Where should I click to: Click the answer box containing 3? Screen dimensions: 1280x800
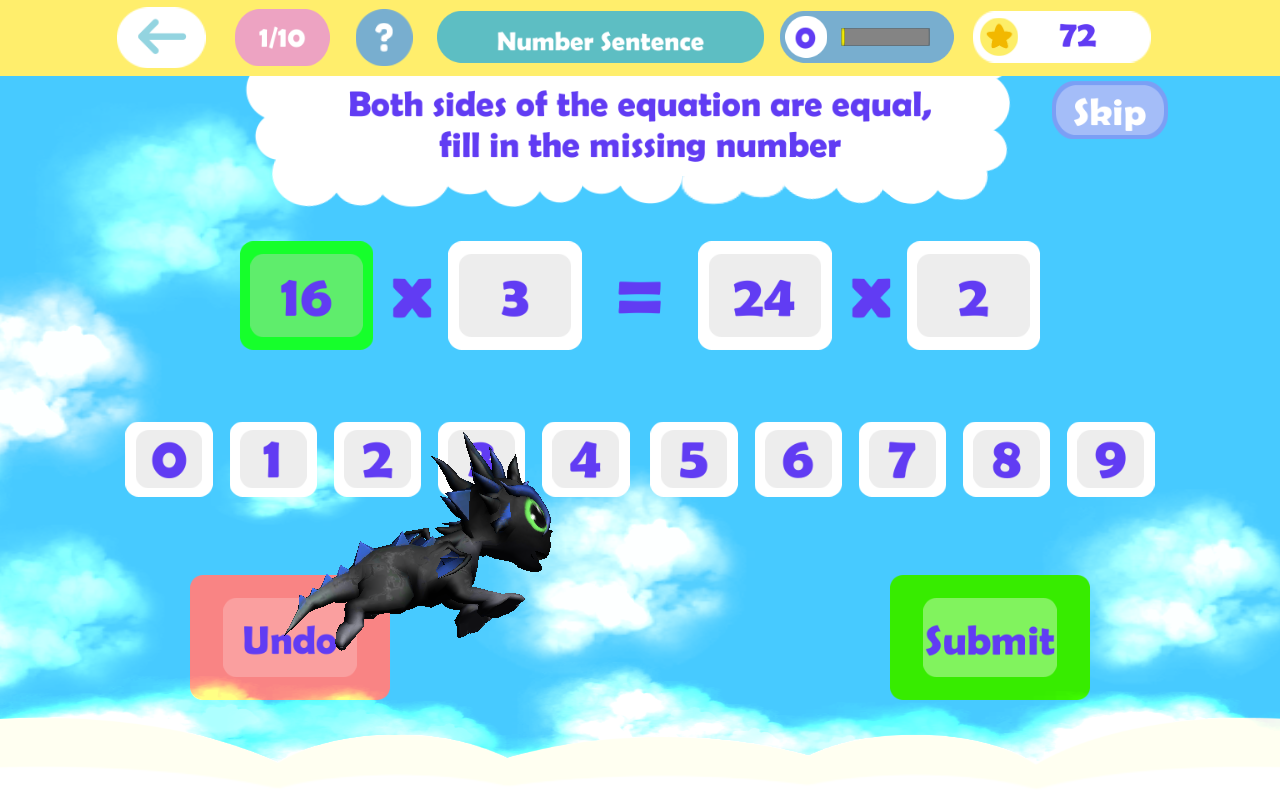515,295
